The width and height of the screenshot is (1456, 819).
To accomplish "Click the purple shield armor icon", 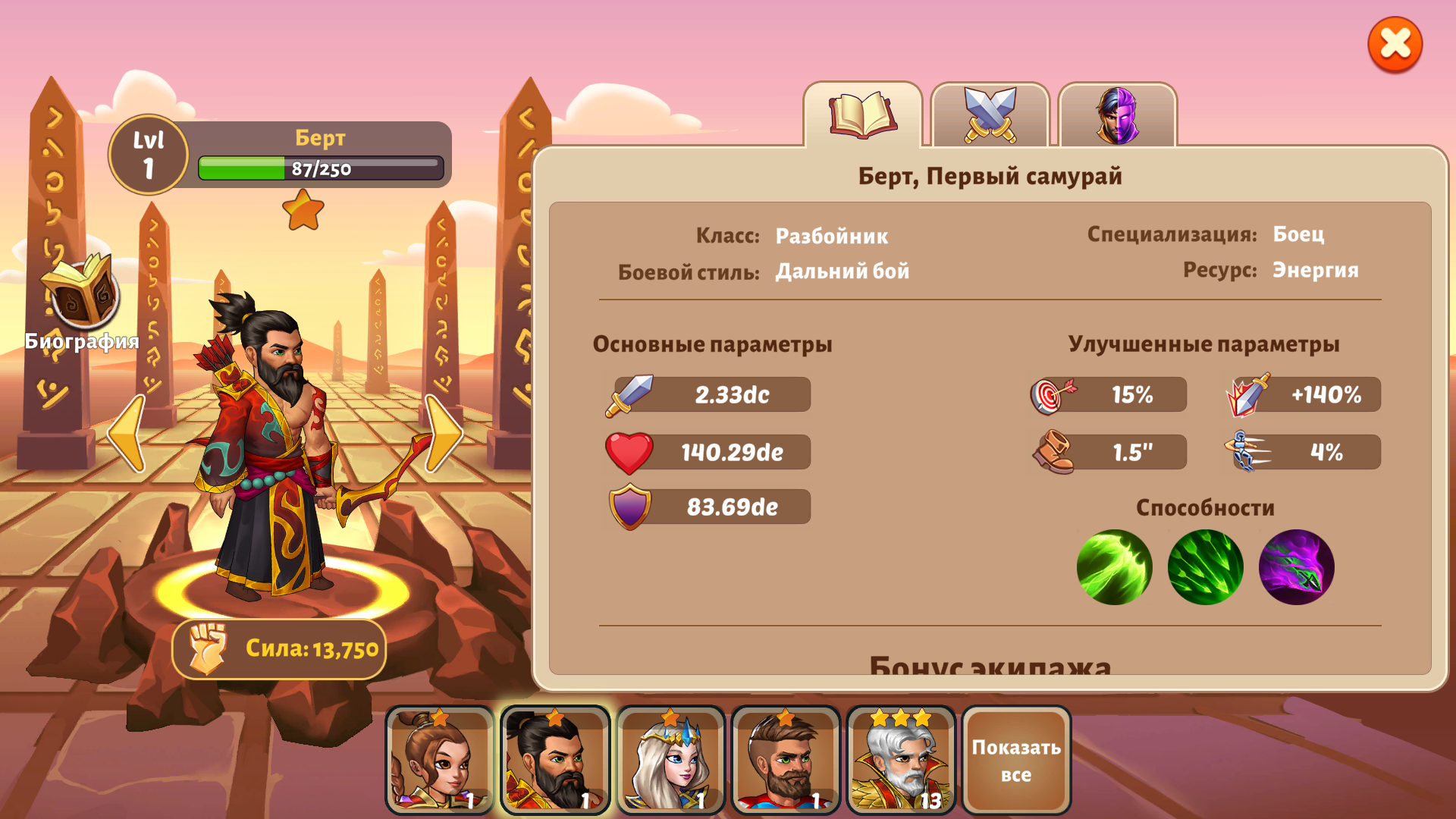I will (x=629, y=507).
